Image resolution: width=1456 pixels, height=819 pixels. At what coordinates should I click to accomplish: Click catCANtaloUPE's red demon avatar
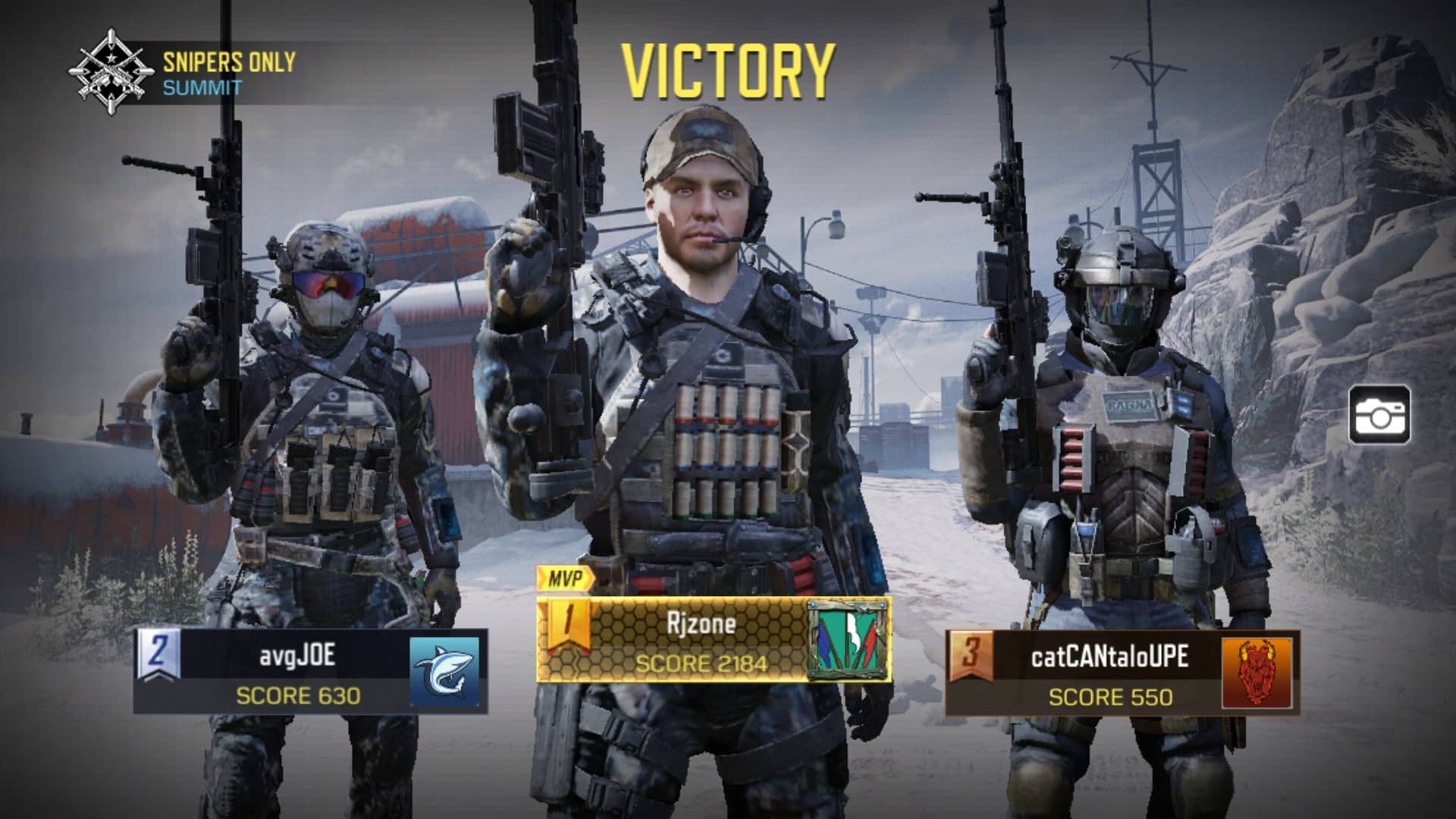point(1257,673)
